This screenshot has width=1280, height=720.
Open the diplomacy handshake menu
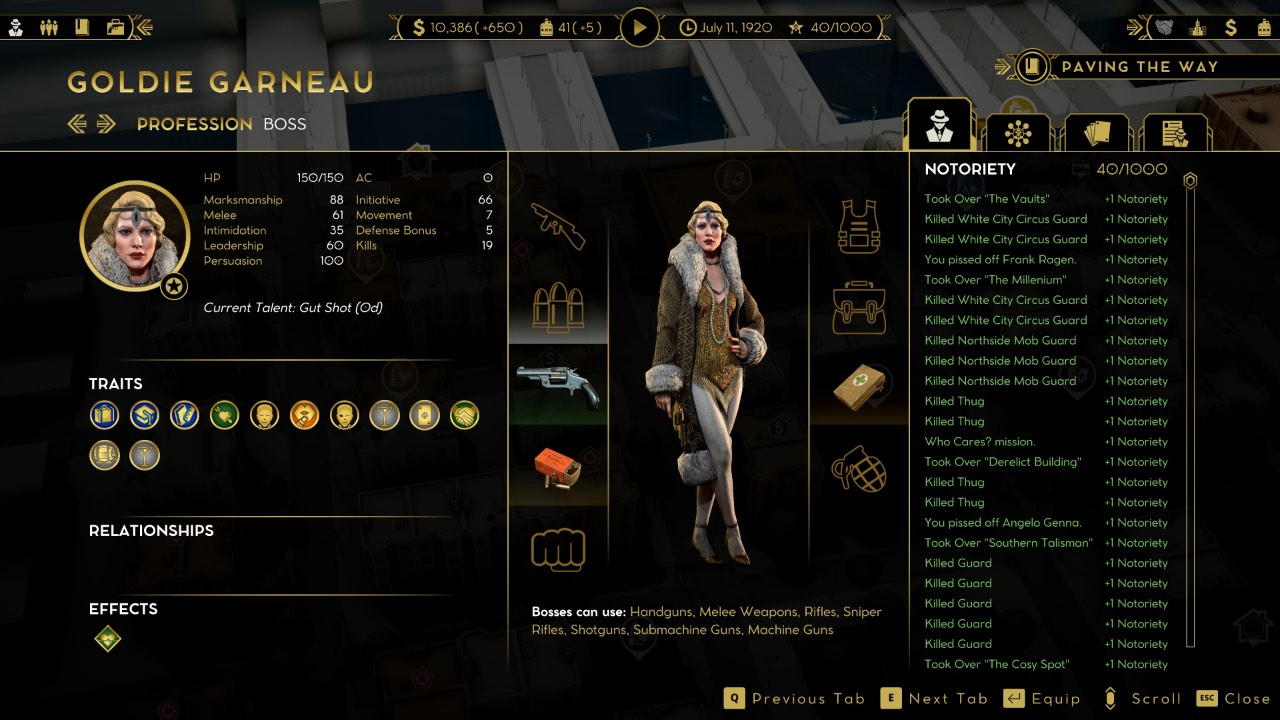point(1165,27)
